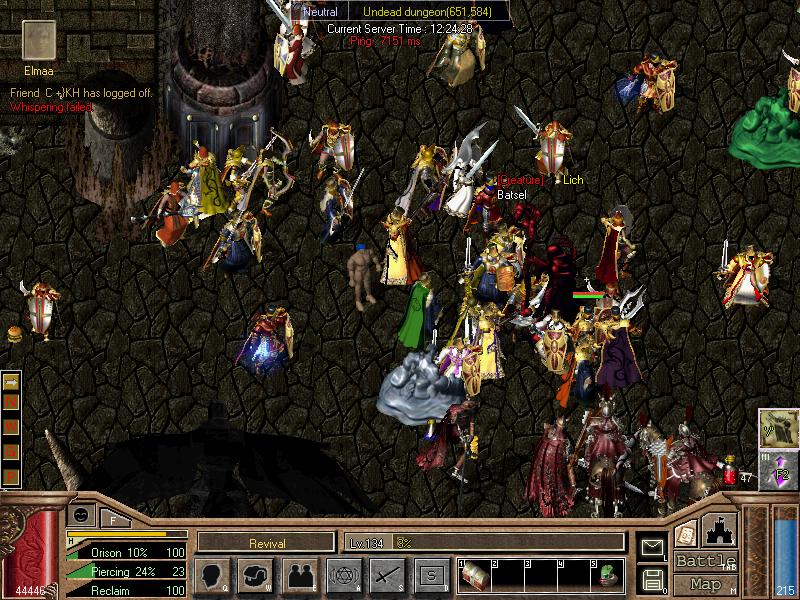Open the crossed sword skills button
The height and width of the screenshot is (600, 800).
tap(387, 575)
